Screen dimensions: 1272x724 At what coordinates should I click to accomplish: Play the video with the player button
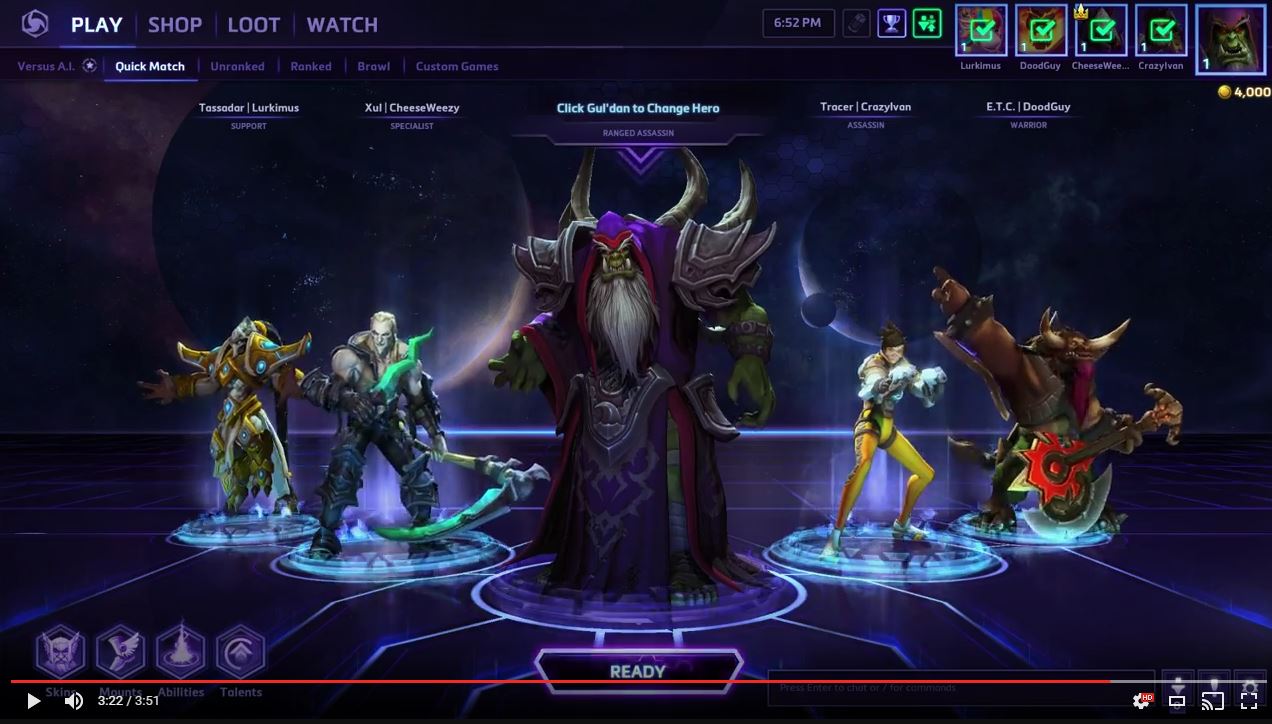33,701
